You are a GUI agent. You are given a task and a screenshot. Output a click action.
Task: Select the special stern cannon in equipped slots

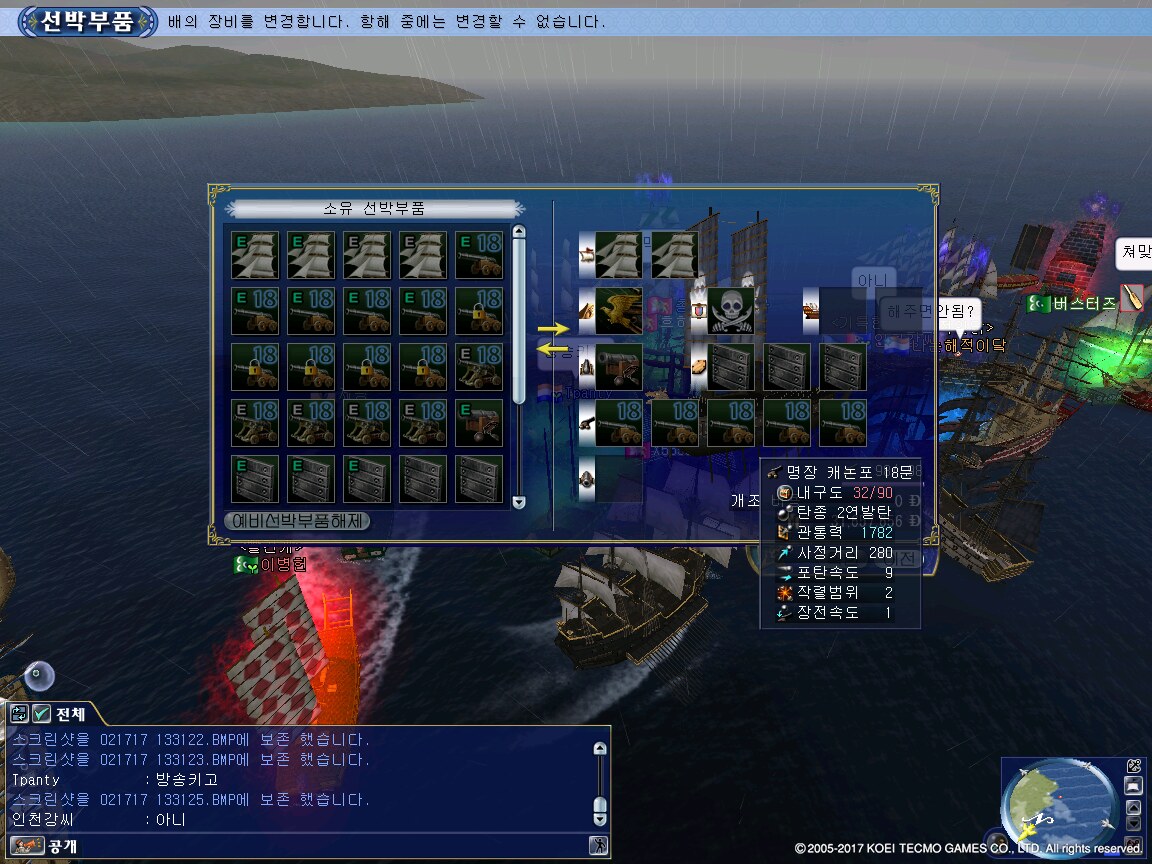pyautogui.click(x=618, y=367)
